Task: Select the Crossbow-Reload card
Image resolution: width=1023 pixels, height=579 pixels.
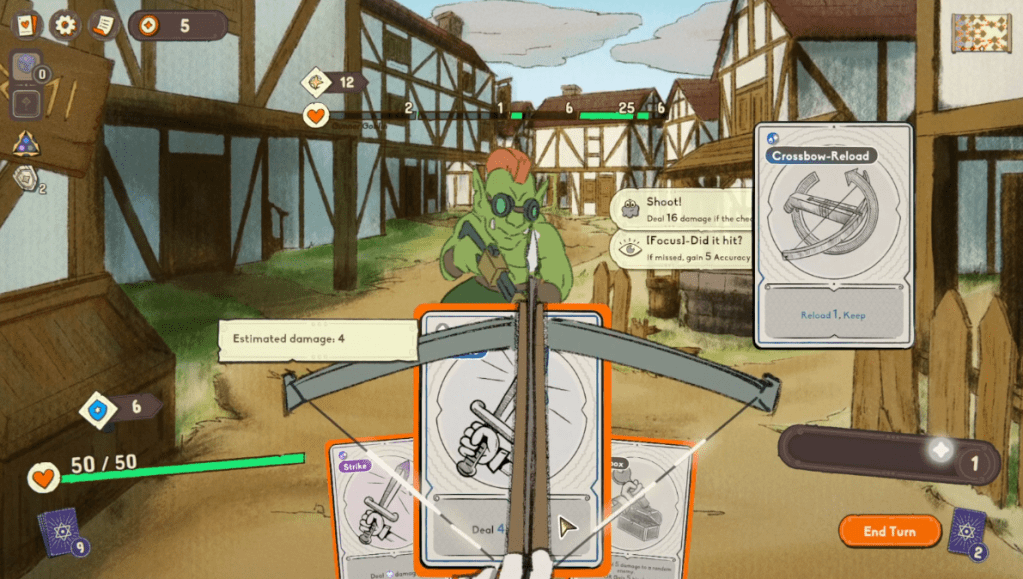Action: pos(833,235)
